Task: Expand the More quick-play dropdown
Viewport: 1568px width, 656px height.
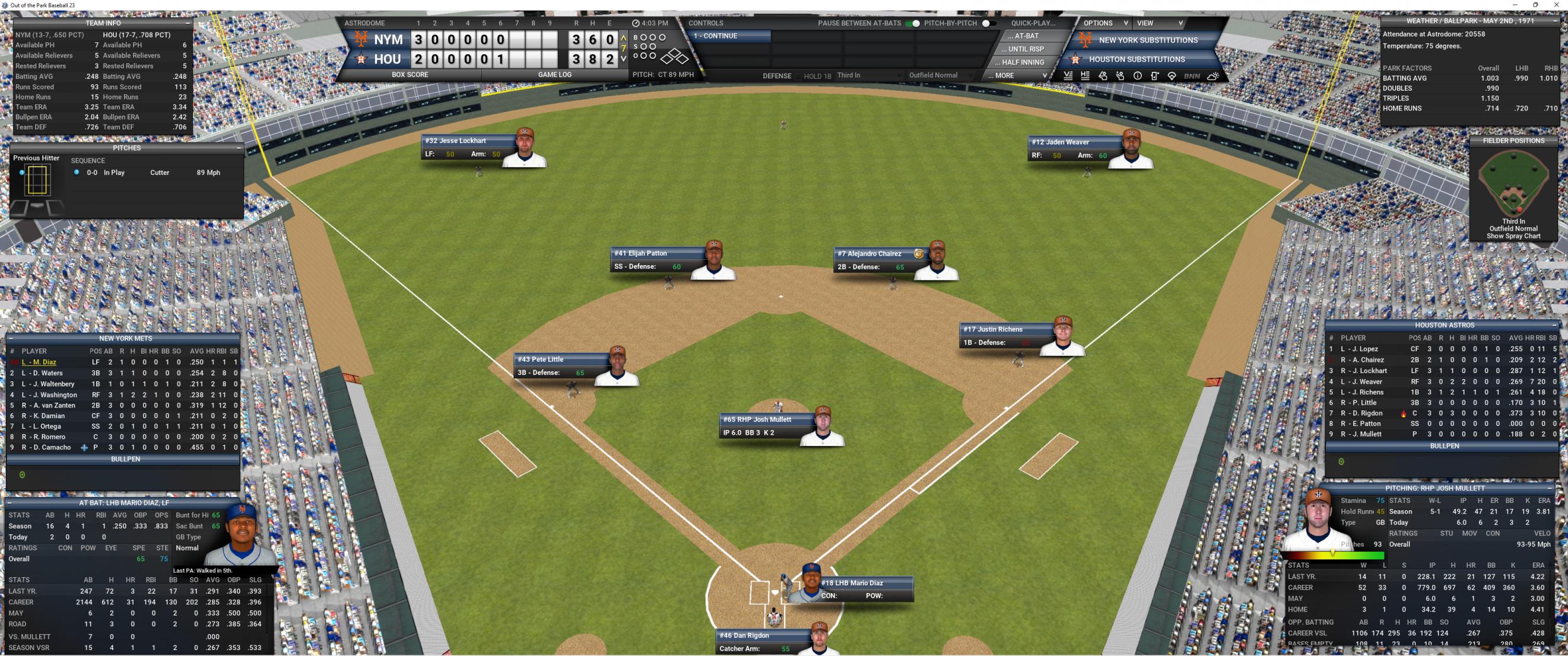Action: (1017, 75)
